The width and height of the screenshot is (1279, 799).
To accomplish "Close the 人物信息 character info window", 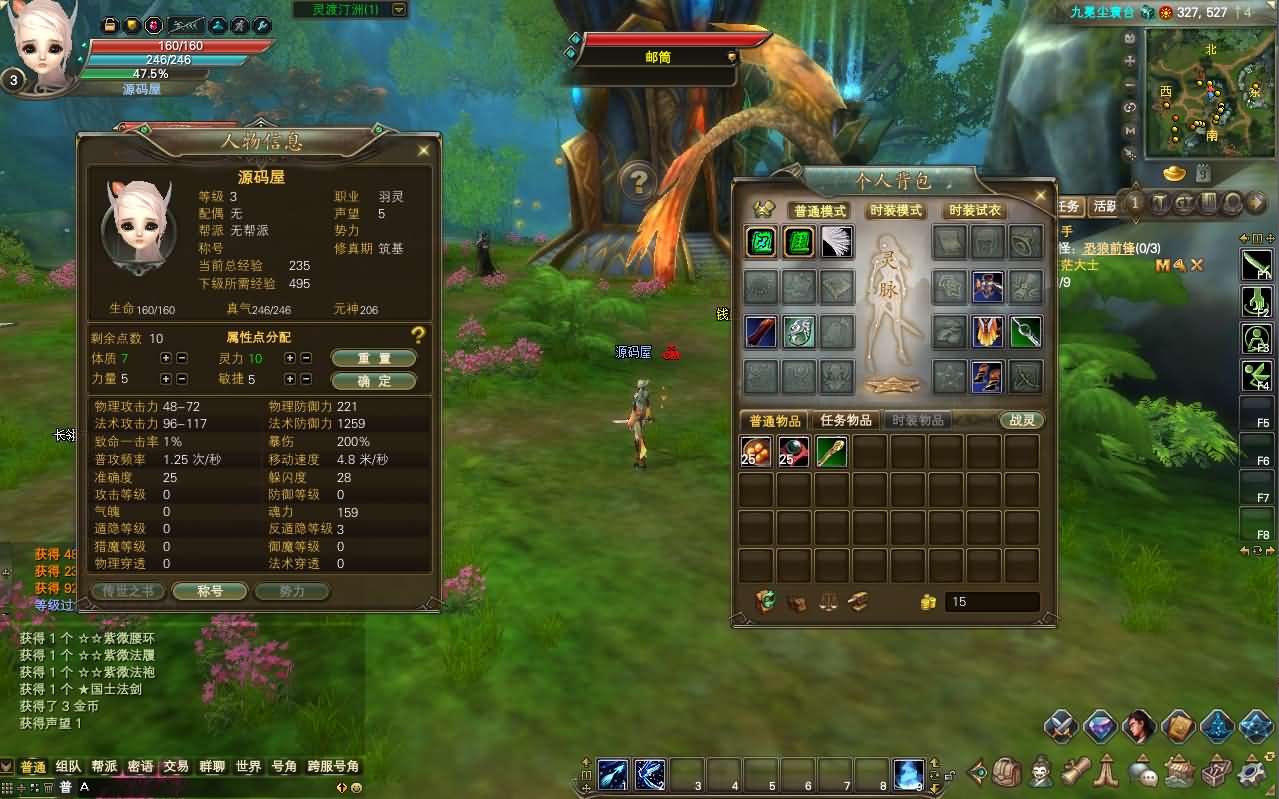I will (423, 150).
